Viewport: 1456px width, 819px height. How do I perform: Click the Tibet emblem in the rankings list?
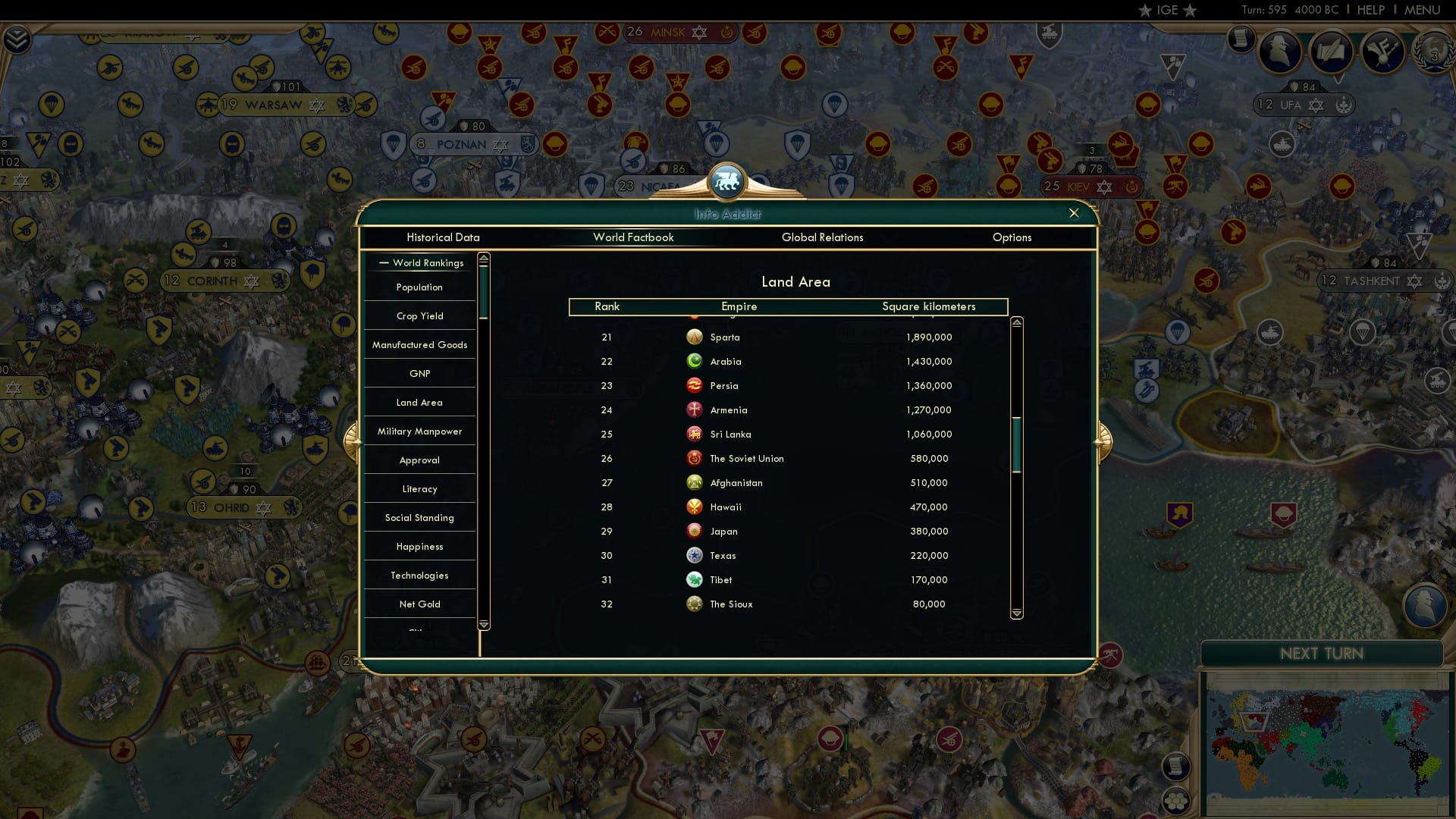coord(695,579)
